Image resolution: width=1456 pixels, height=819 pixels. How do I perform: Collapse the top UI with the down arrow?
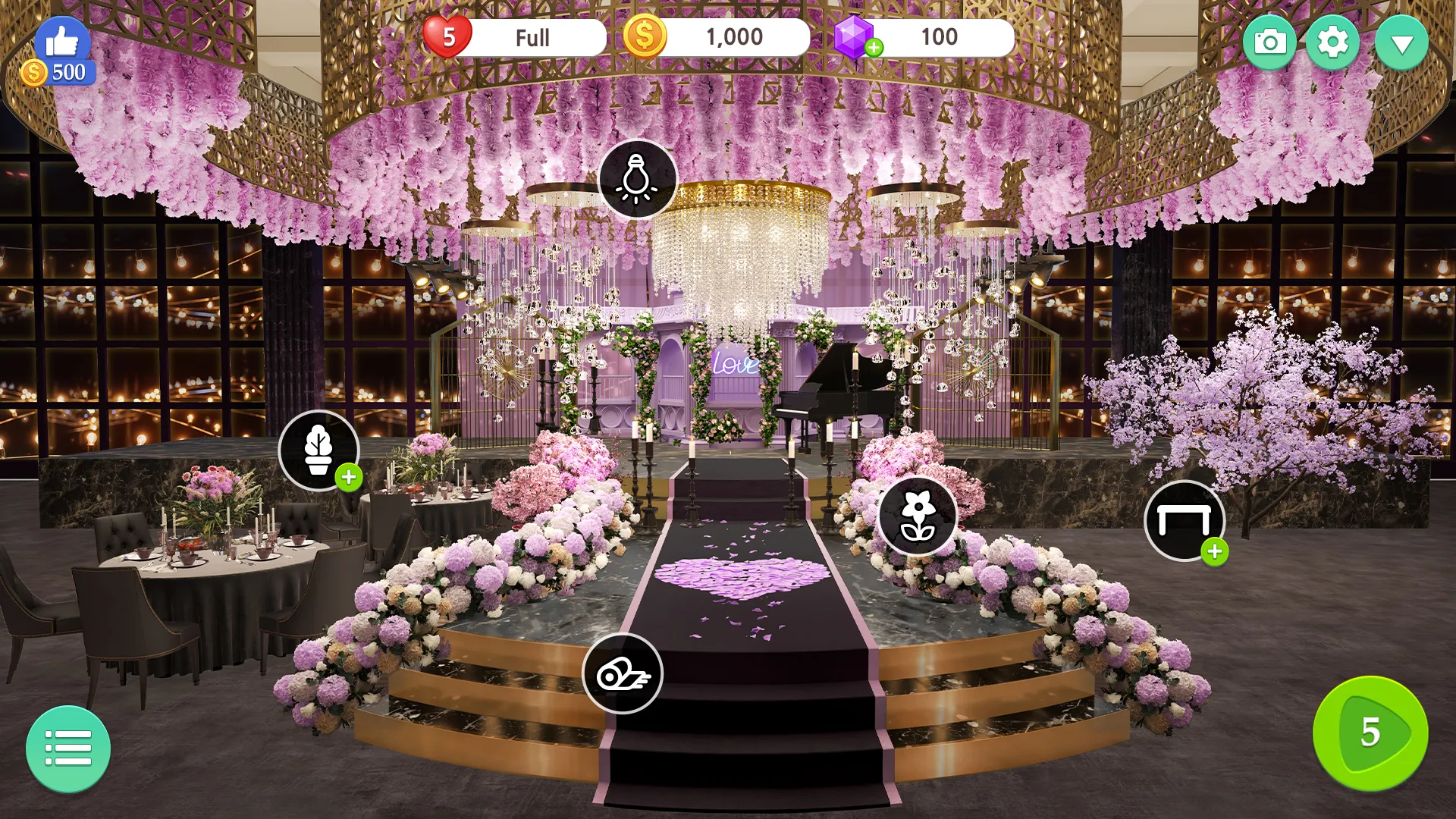(x=1401, y=42)
